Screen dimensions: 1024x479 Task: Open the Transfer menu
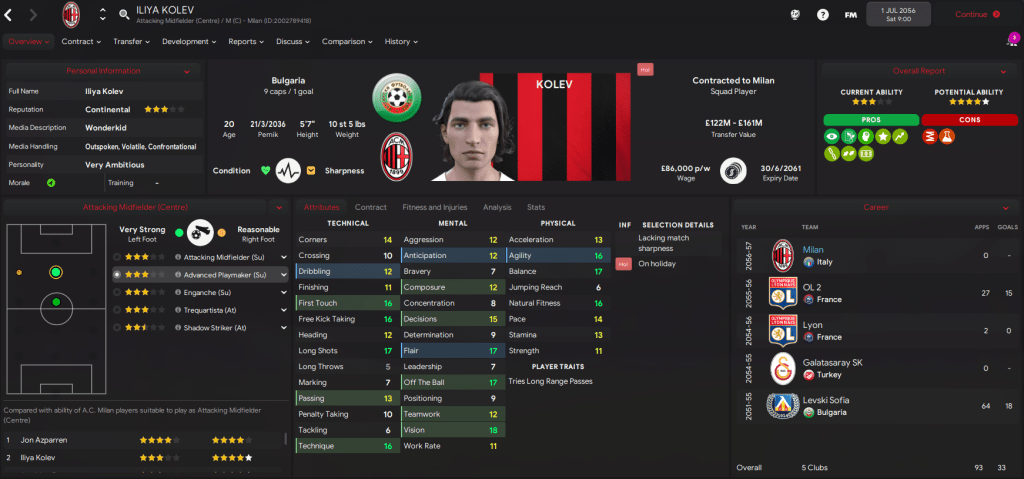click(x=131, y=42)
